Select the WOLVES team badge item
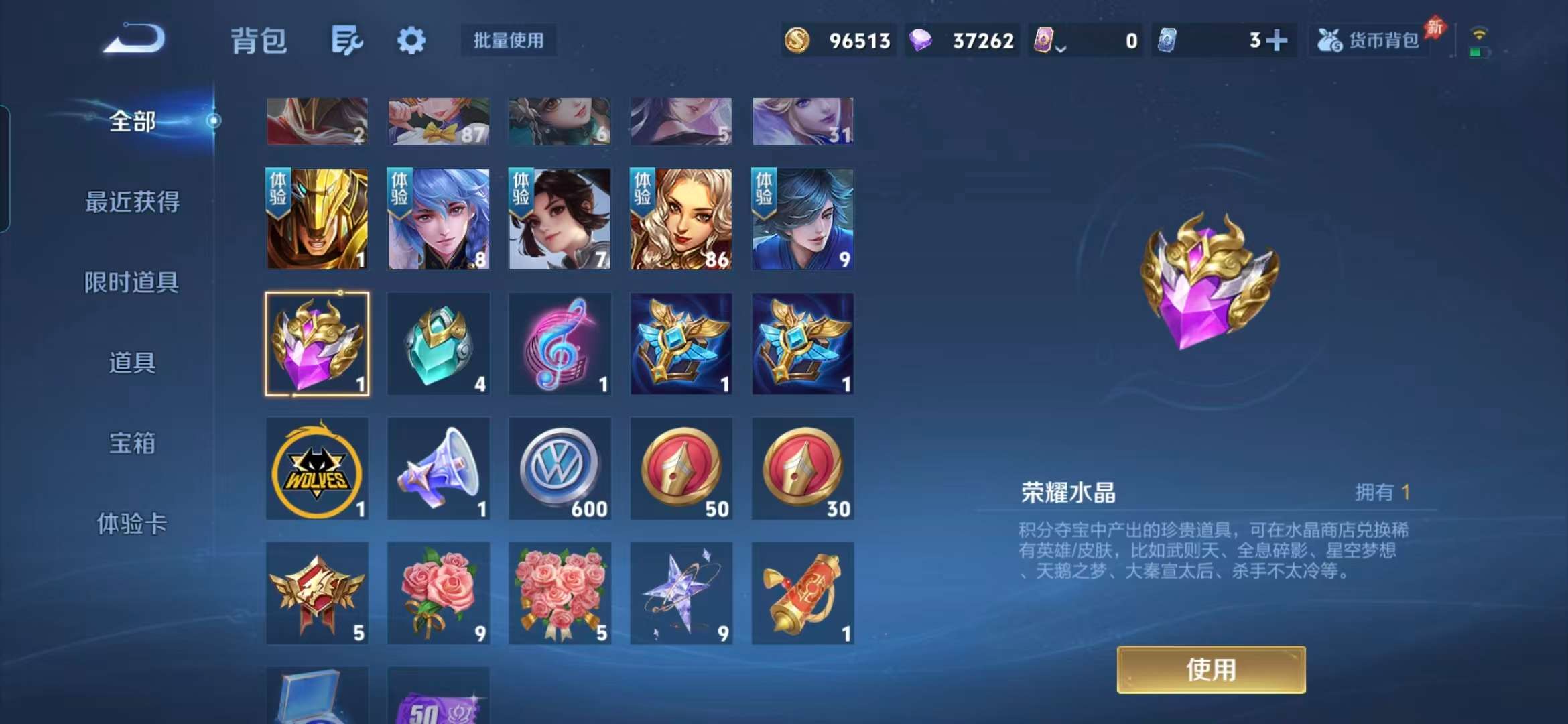Screen dimensions: 1568x724 [x=318, y=468]
